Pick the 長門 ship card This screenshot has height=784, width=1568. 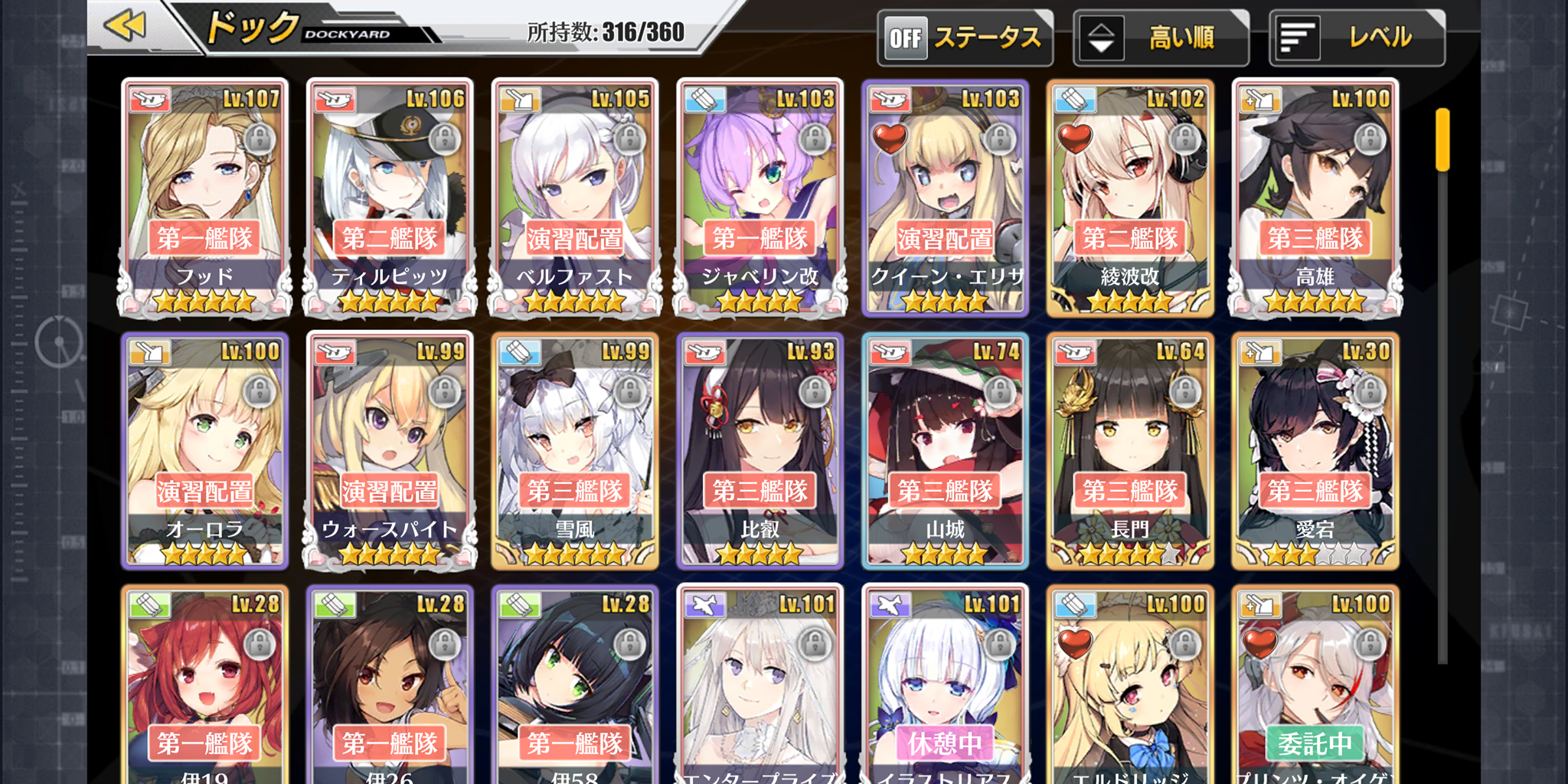click(x=1130, y=450)
